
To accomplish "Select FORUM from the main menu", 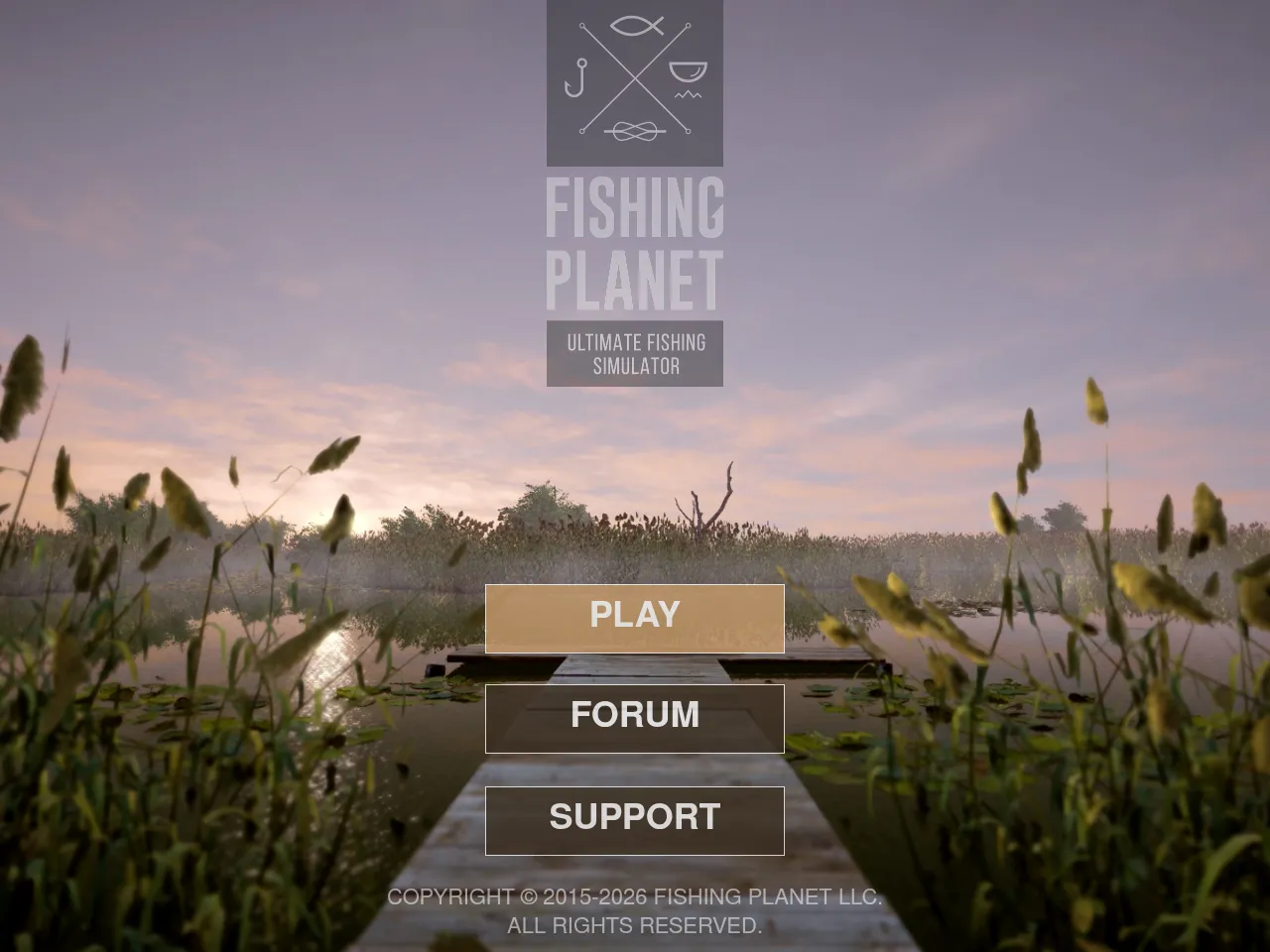I will (x=634, y=716).
